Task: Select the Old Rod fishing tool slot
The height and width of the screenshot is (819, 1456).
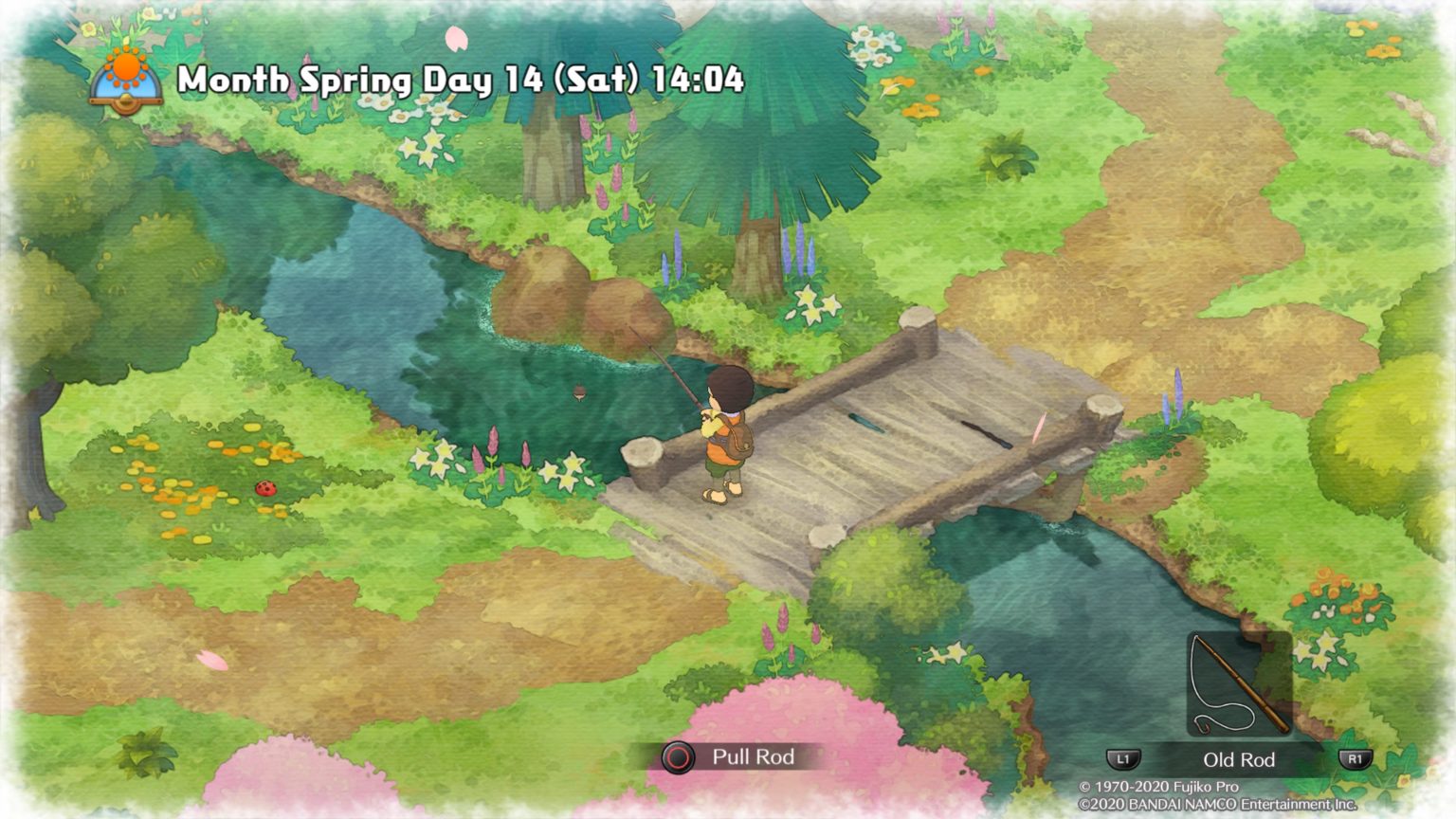Action: [x=1239, y=684]
